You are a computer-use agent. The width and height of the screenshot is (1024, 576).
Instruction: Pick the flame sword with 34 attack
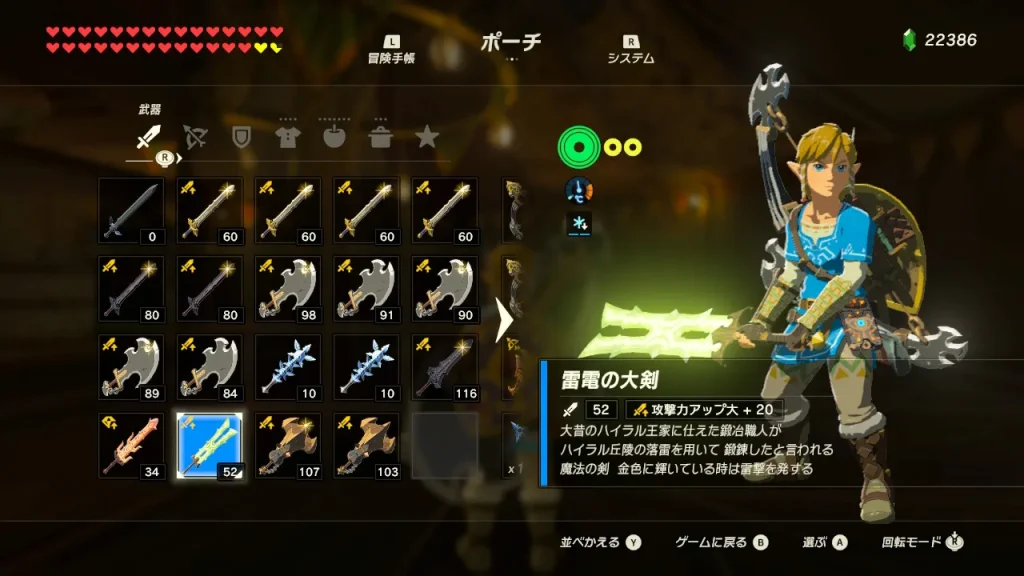[x=131, y=445]
